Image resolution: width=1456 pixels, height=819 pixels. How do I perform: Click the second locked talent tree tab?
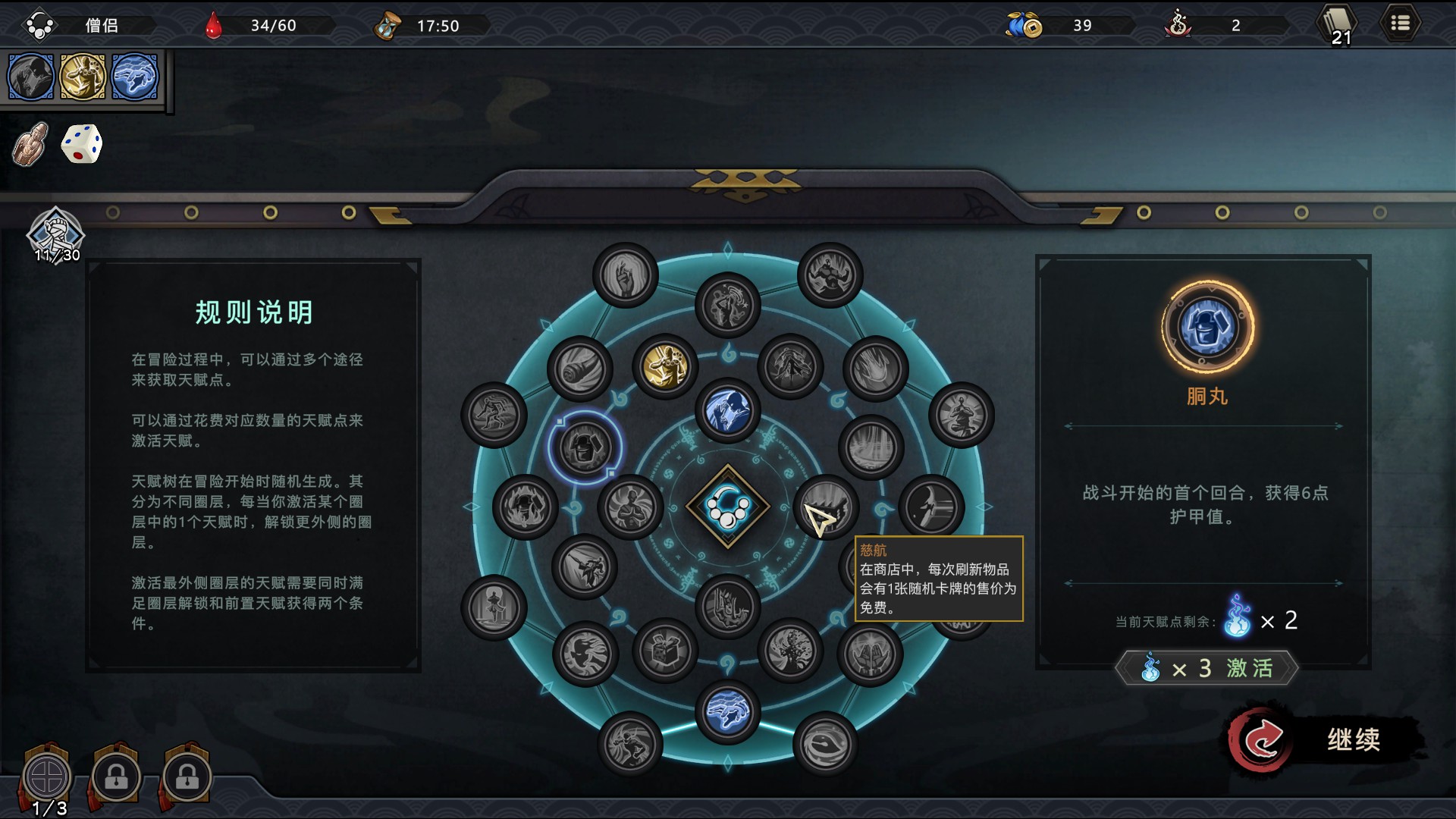coord(118,777)
